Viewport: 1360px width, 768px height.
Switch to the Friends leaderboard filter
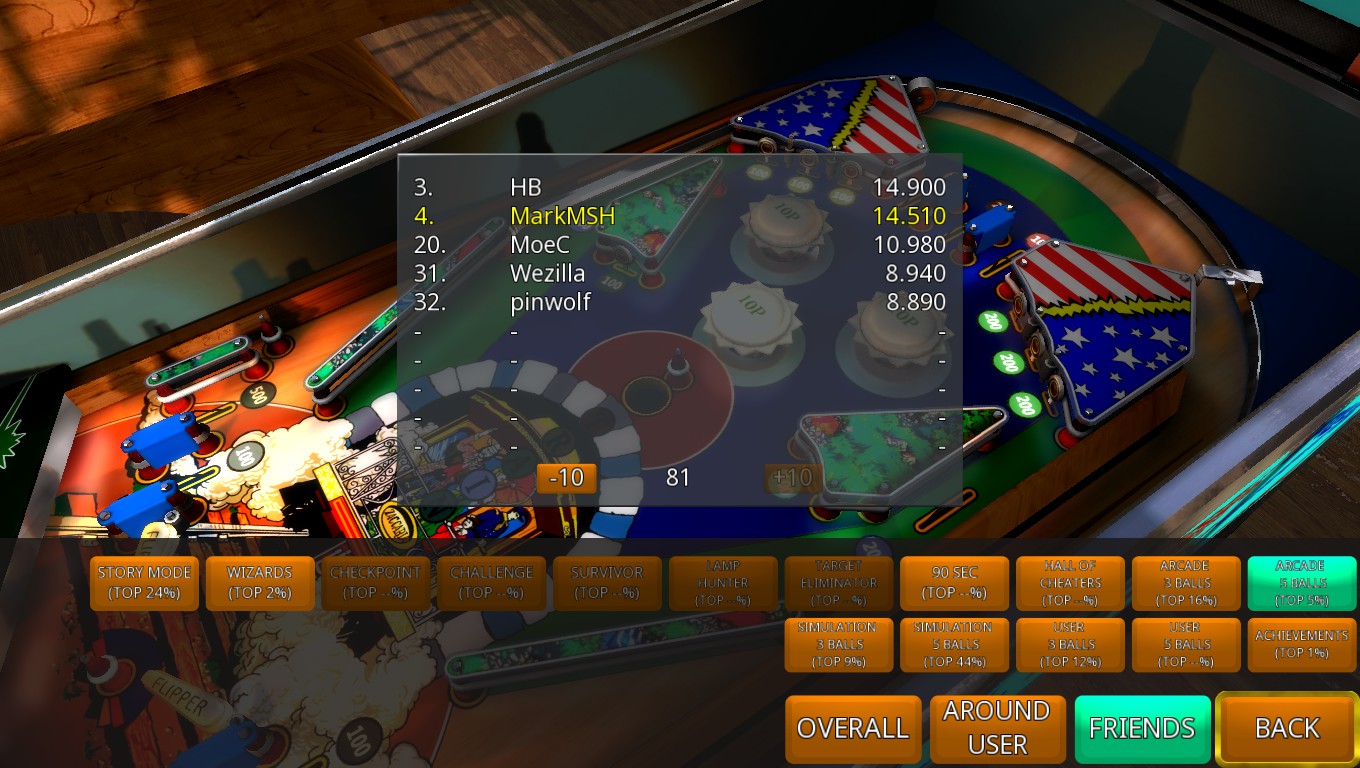tap(1142, 729)
